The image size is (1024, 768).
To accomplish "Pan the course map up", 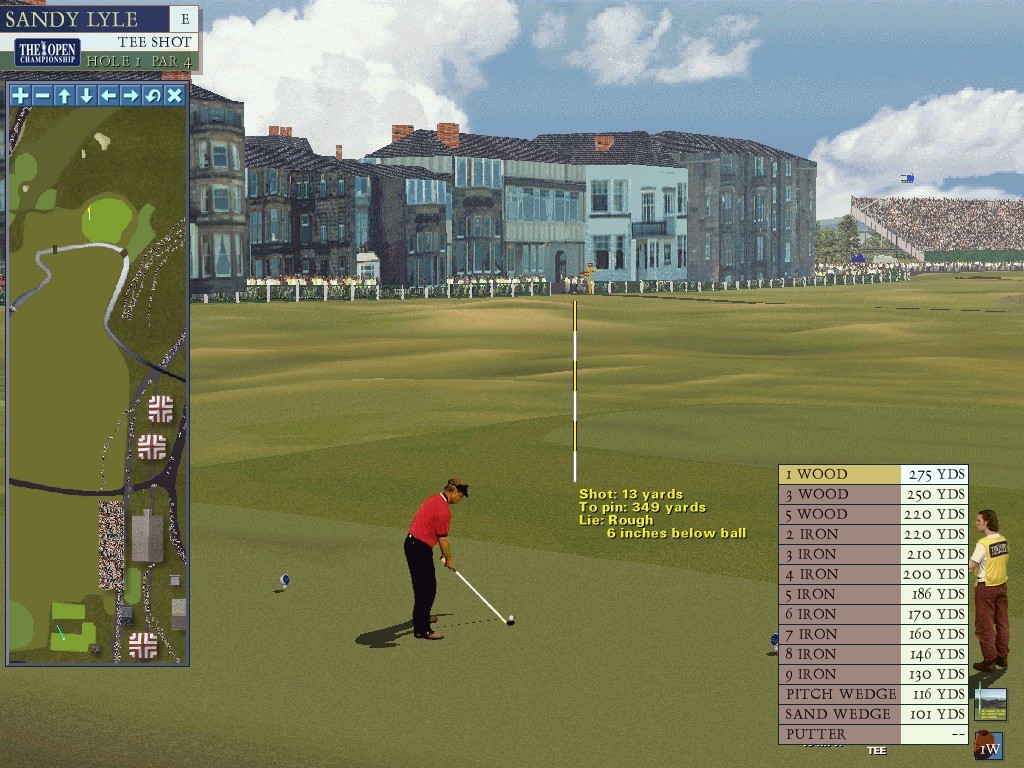I will tap(64, 96).
